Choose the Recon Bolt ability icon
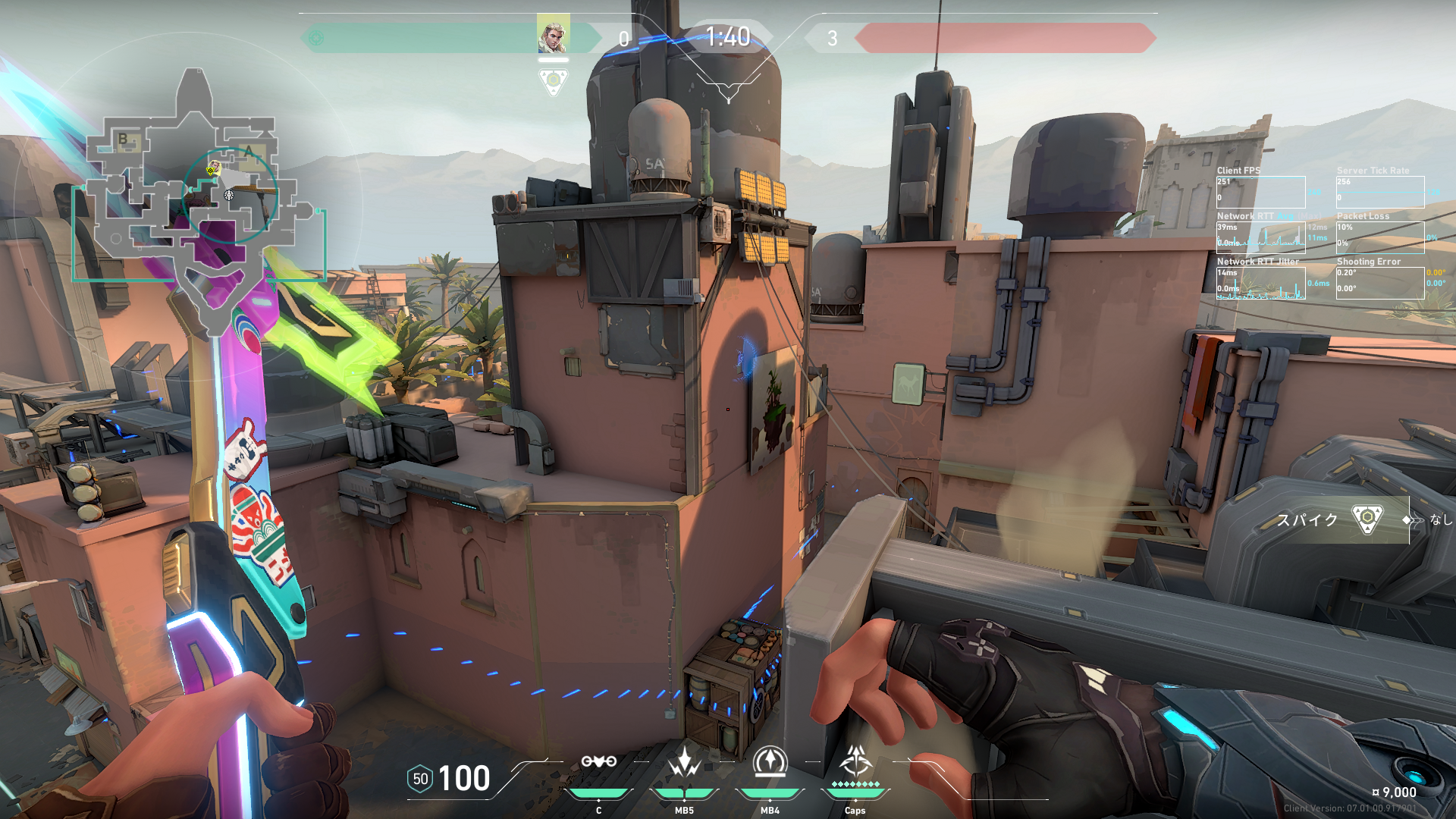The image size is (1456, 819). point(770,762)
